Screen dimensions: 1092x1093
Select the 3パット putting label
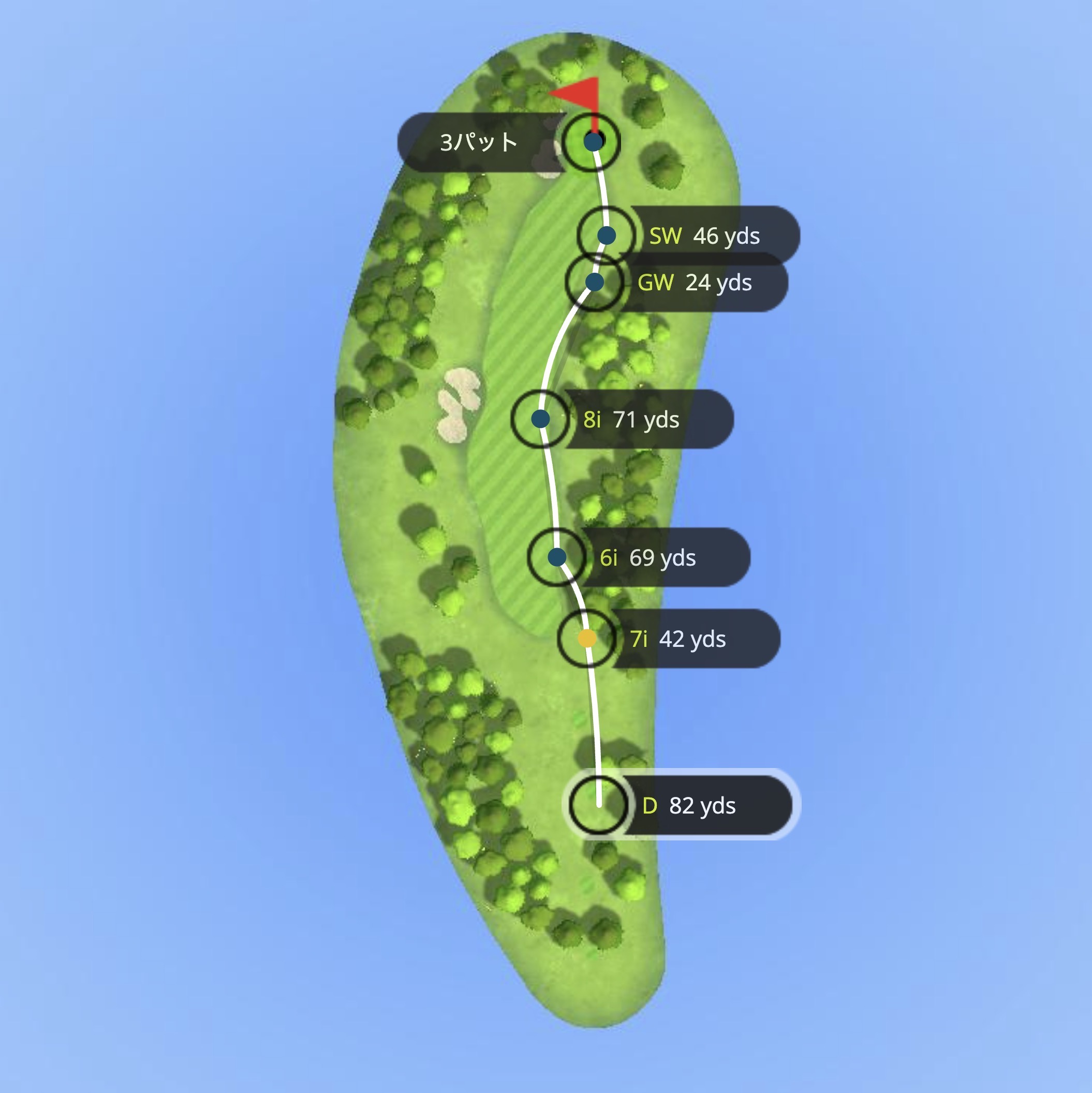tap(478, 142)
